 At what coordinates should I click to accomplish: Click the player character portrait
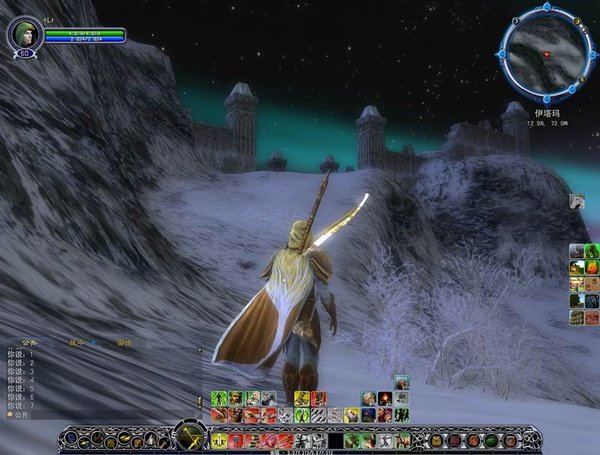[24, 34]
